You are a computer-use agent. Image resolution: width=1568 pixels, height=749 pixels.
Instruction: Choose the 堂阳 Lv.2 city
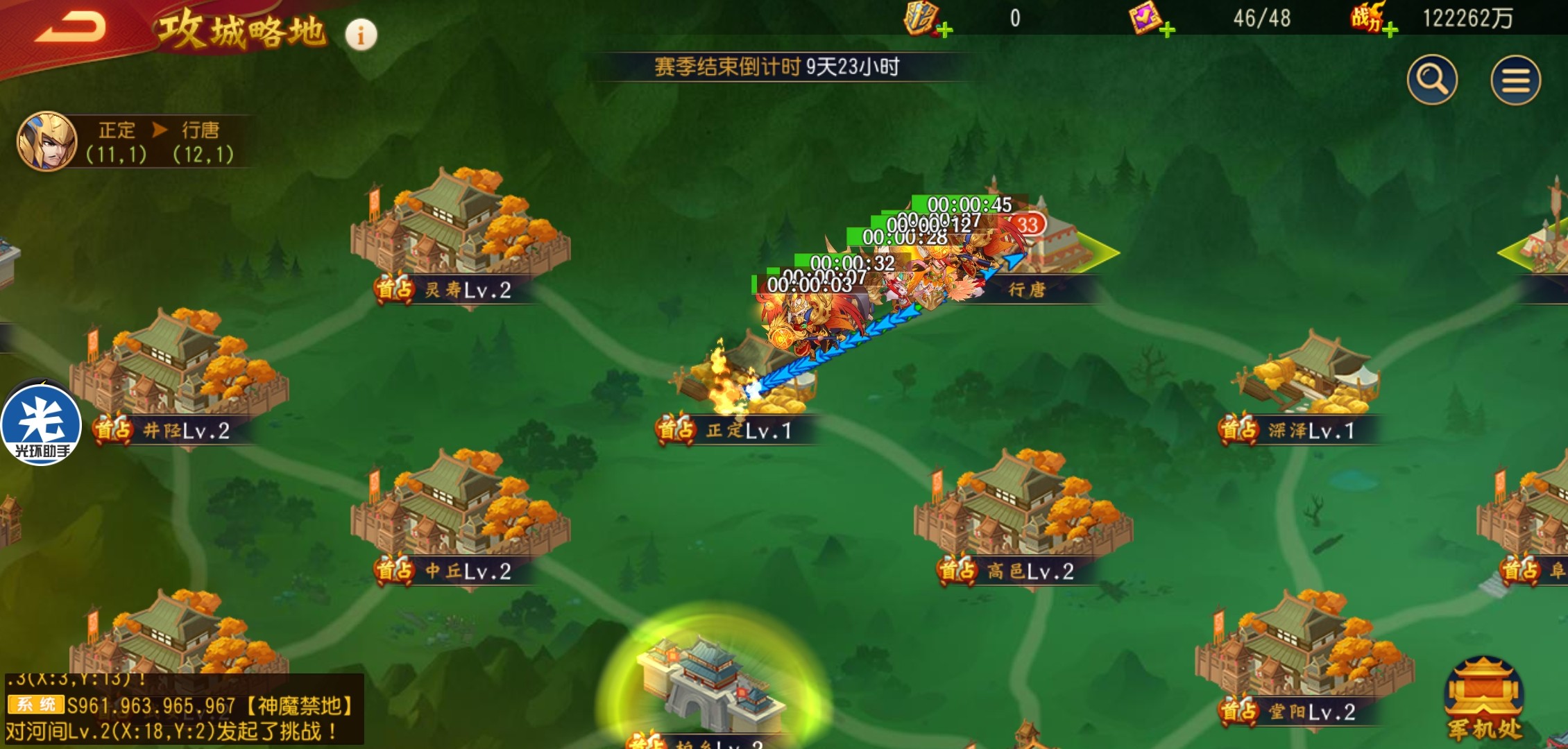[1303, 652]
